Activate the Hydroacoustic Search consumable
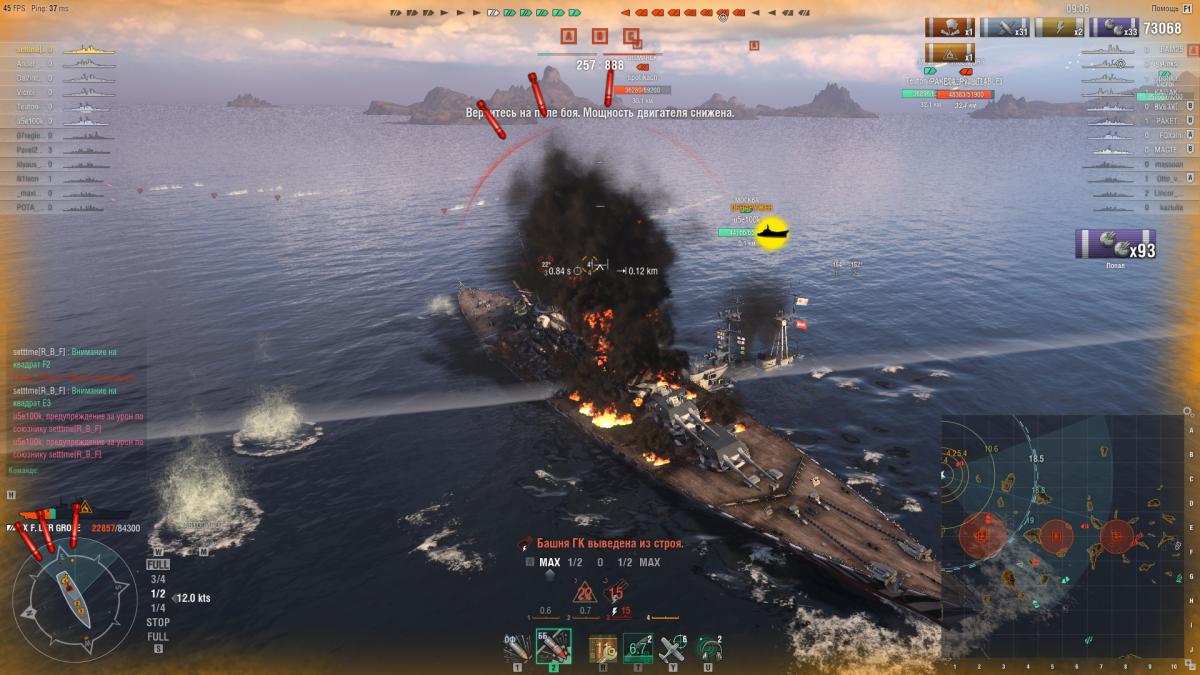The height and width of the screenshot is (675, 1200). pyautogui.click(x=709, y=648)
